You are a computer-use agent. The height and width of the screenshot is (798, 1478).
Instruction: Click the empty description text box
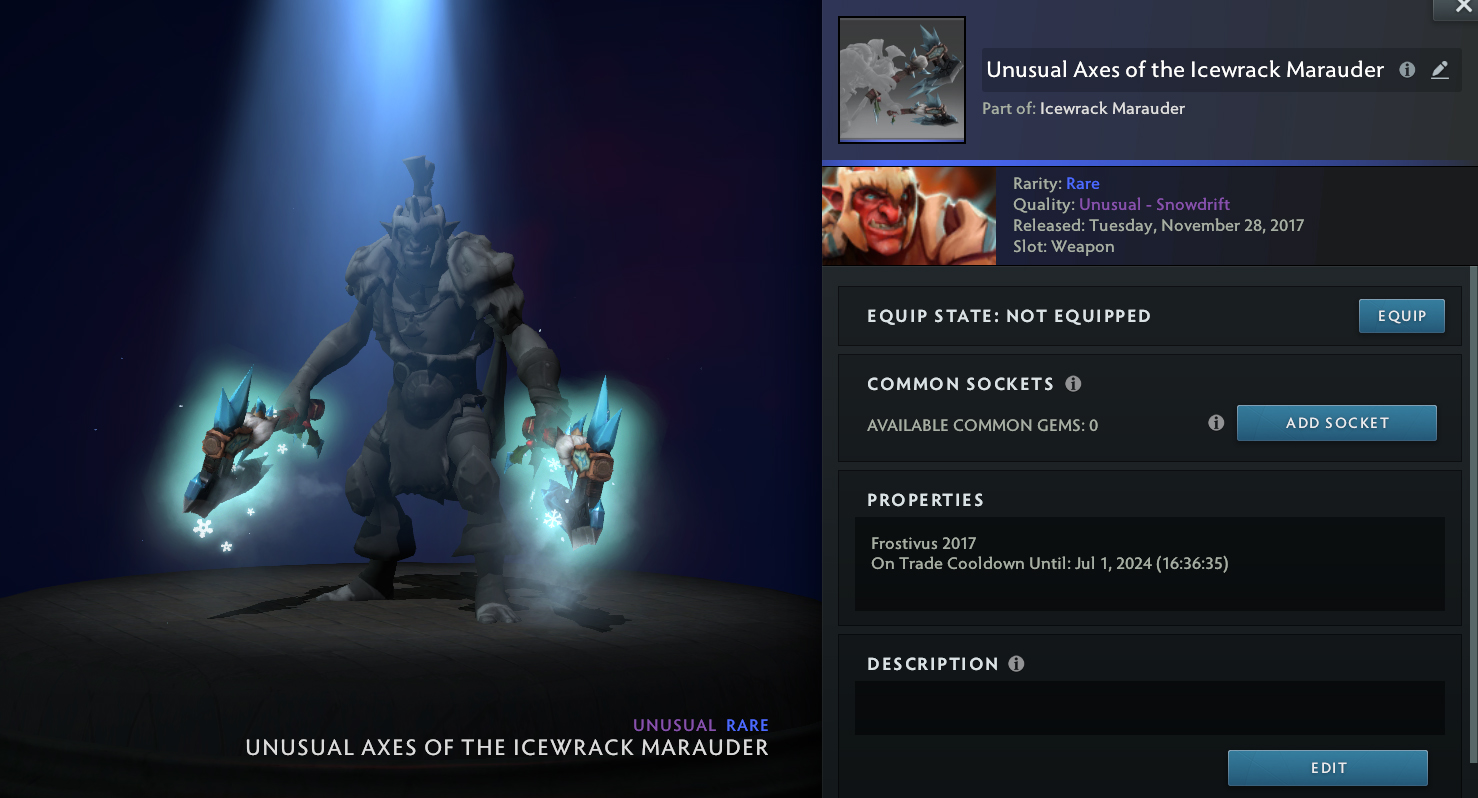(x=1149, y=708)
